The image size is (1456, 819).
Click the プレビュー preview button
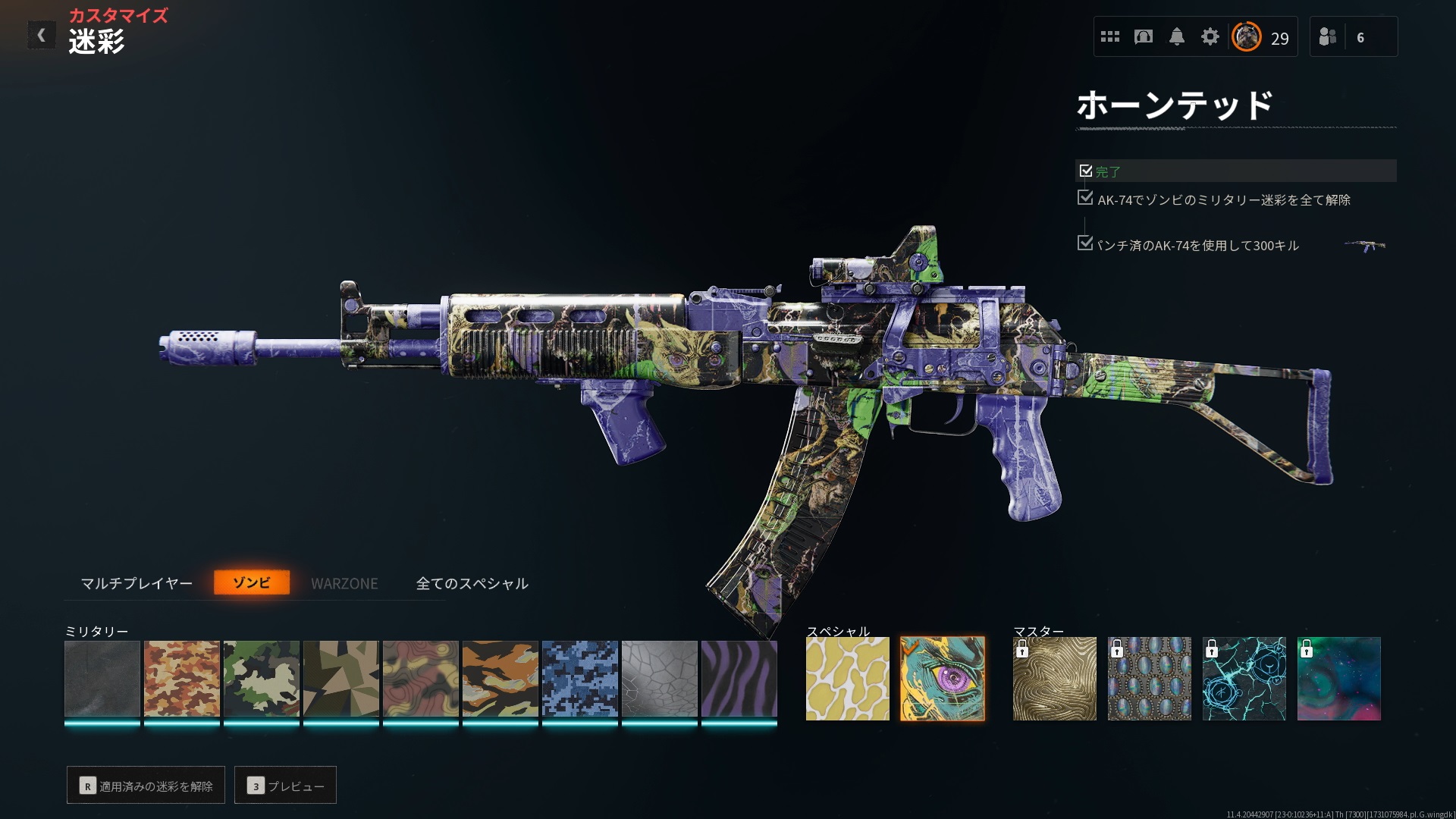tap(285, 786)
